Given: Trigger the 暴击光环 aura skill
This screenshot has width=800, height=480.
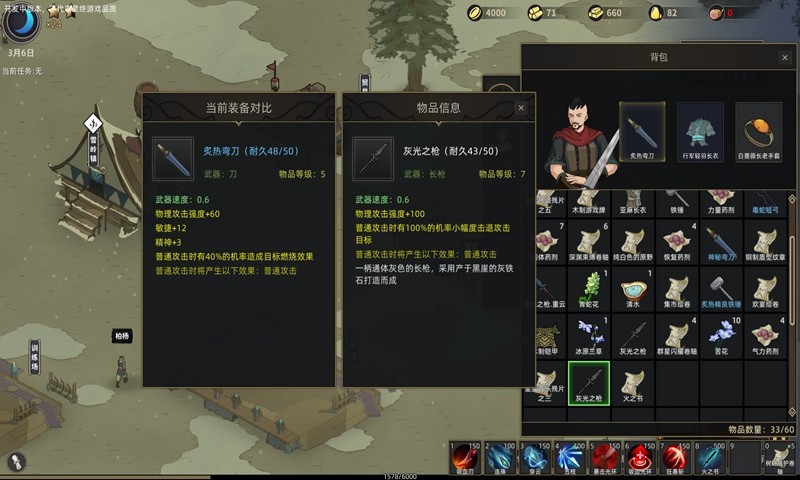Looking at the screenshot, I should coord(608,458).
